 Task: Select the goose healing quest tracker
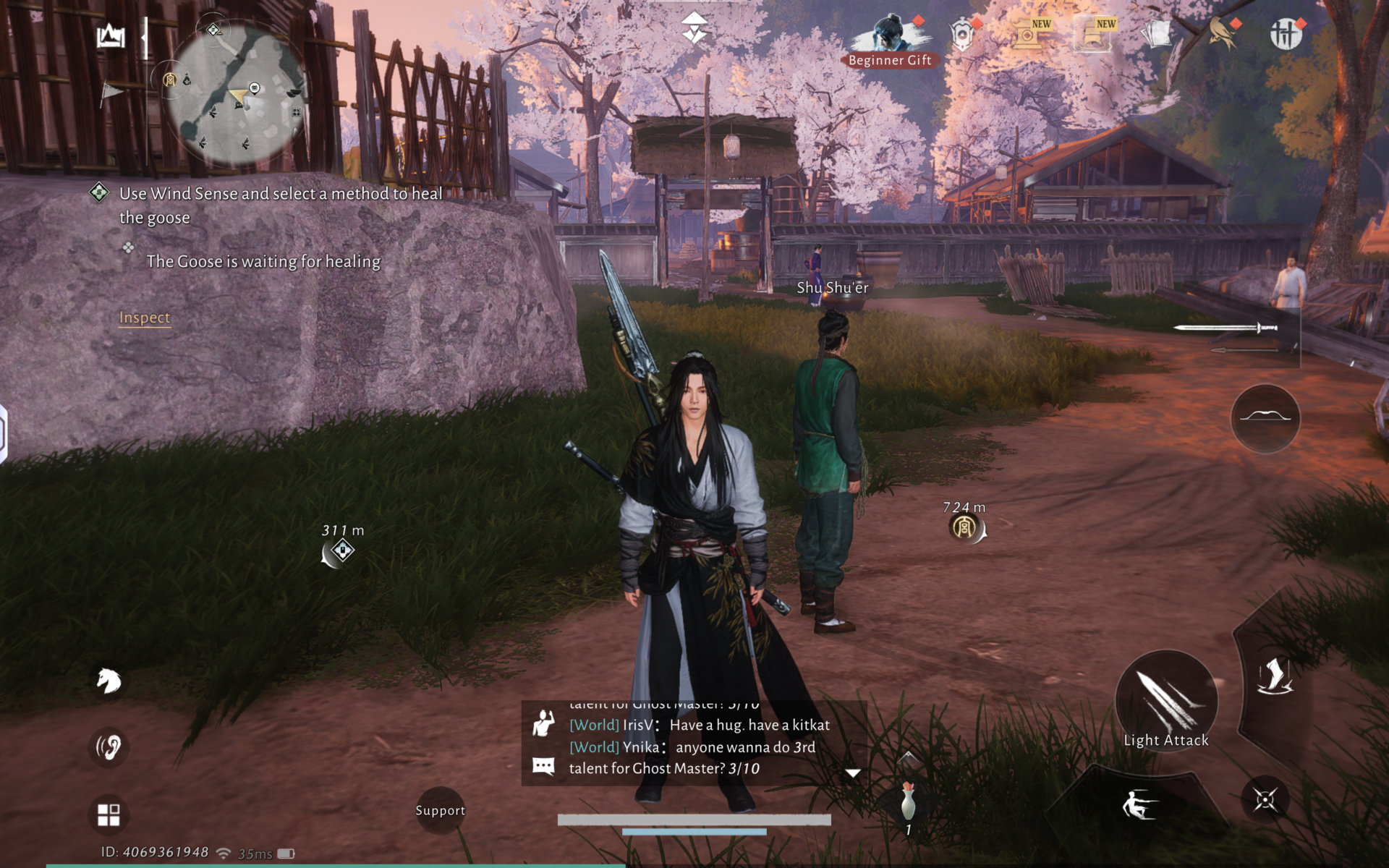coord(280,205)
